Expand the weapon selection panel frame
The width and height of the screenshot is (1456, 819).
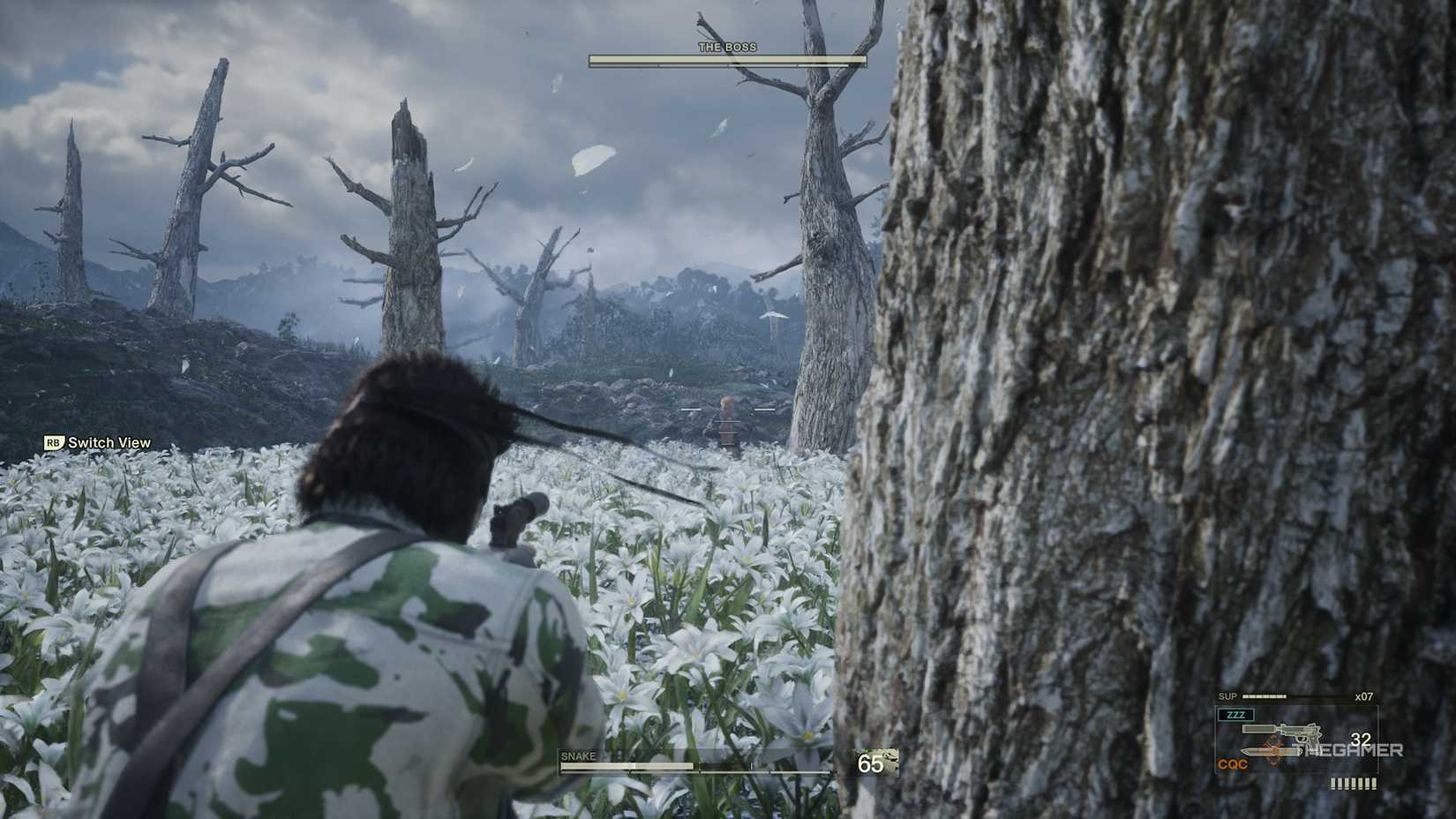1296,740
